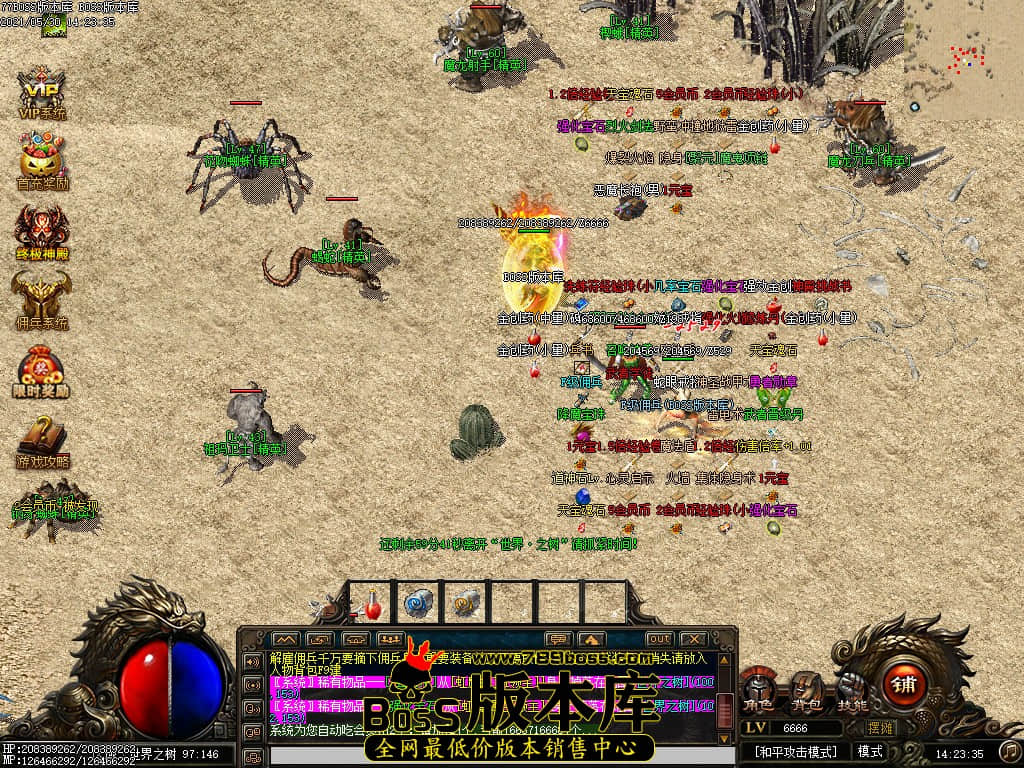Image resolution: width=1024 pixels, height=768 pixels.
Task: Select the orange swirl scroll hotbar slot
Action: tap(465, 604)
